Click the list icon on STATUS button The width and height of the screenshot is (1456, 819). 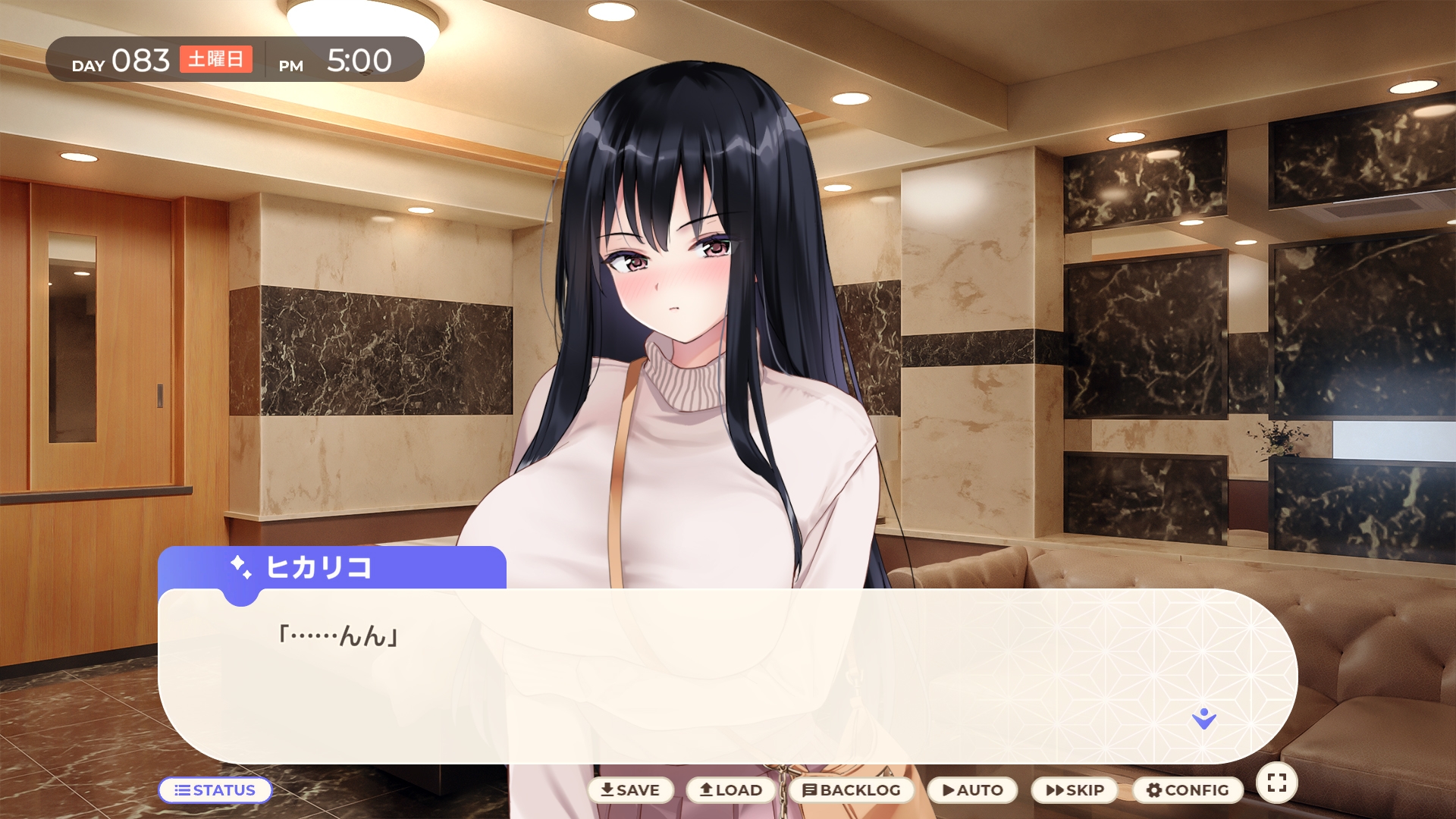(182, 790)
